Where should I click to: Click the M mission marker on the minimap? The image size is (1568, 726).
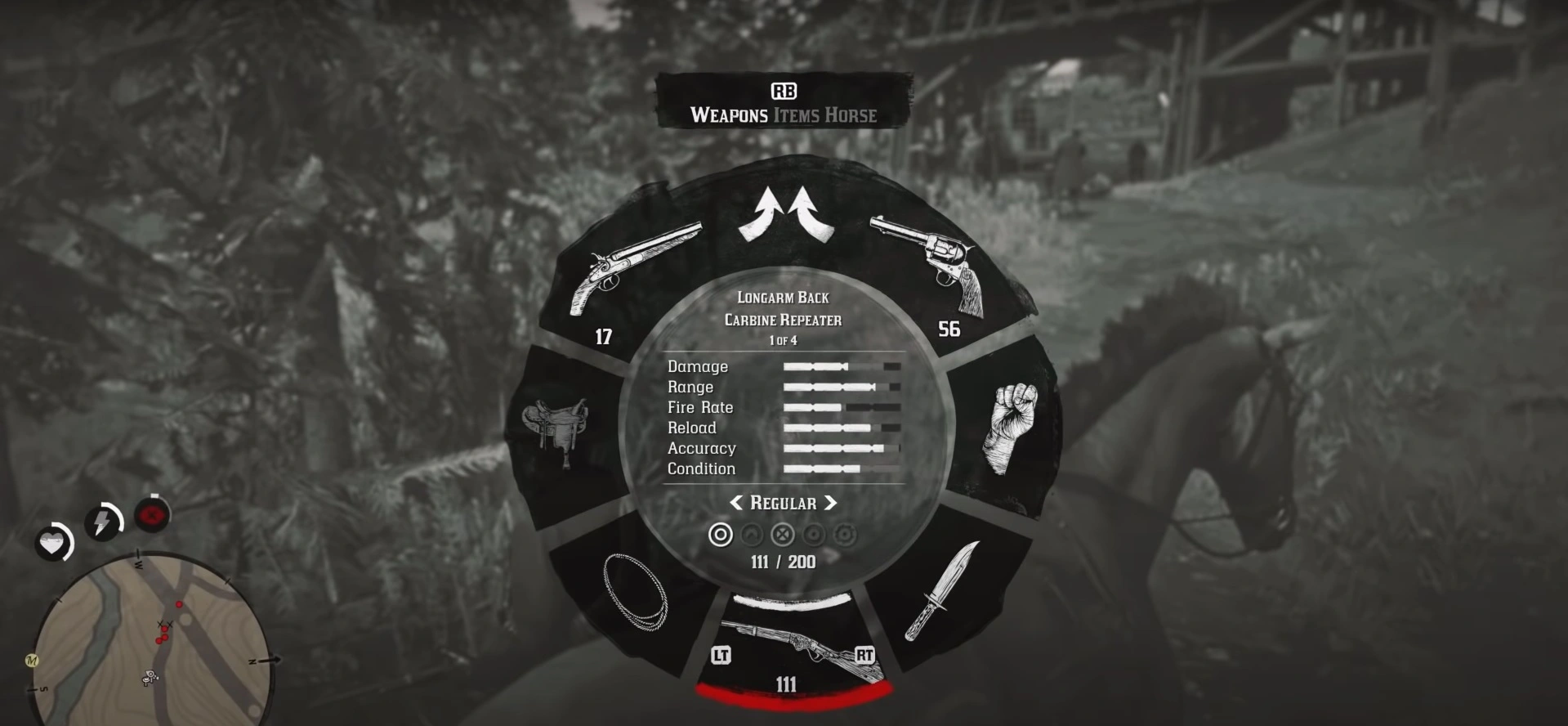point(32,661)
